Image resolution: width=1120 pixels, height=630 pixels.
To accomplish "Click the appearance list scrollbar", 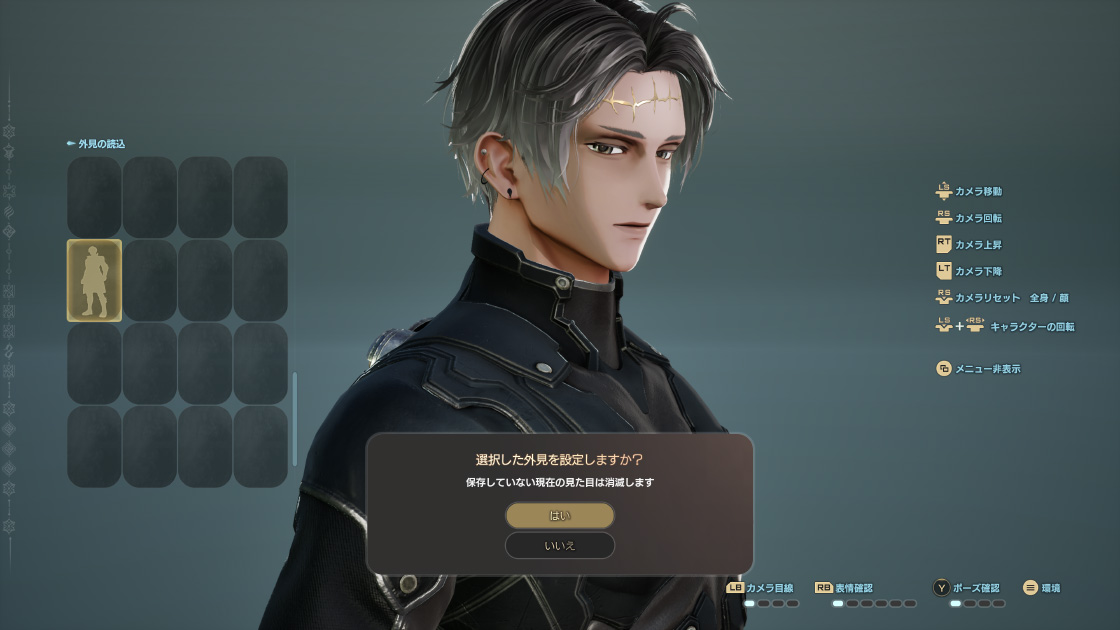I will click(x=294, y=418).
